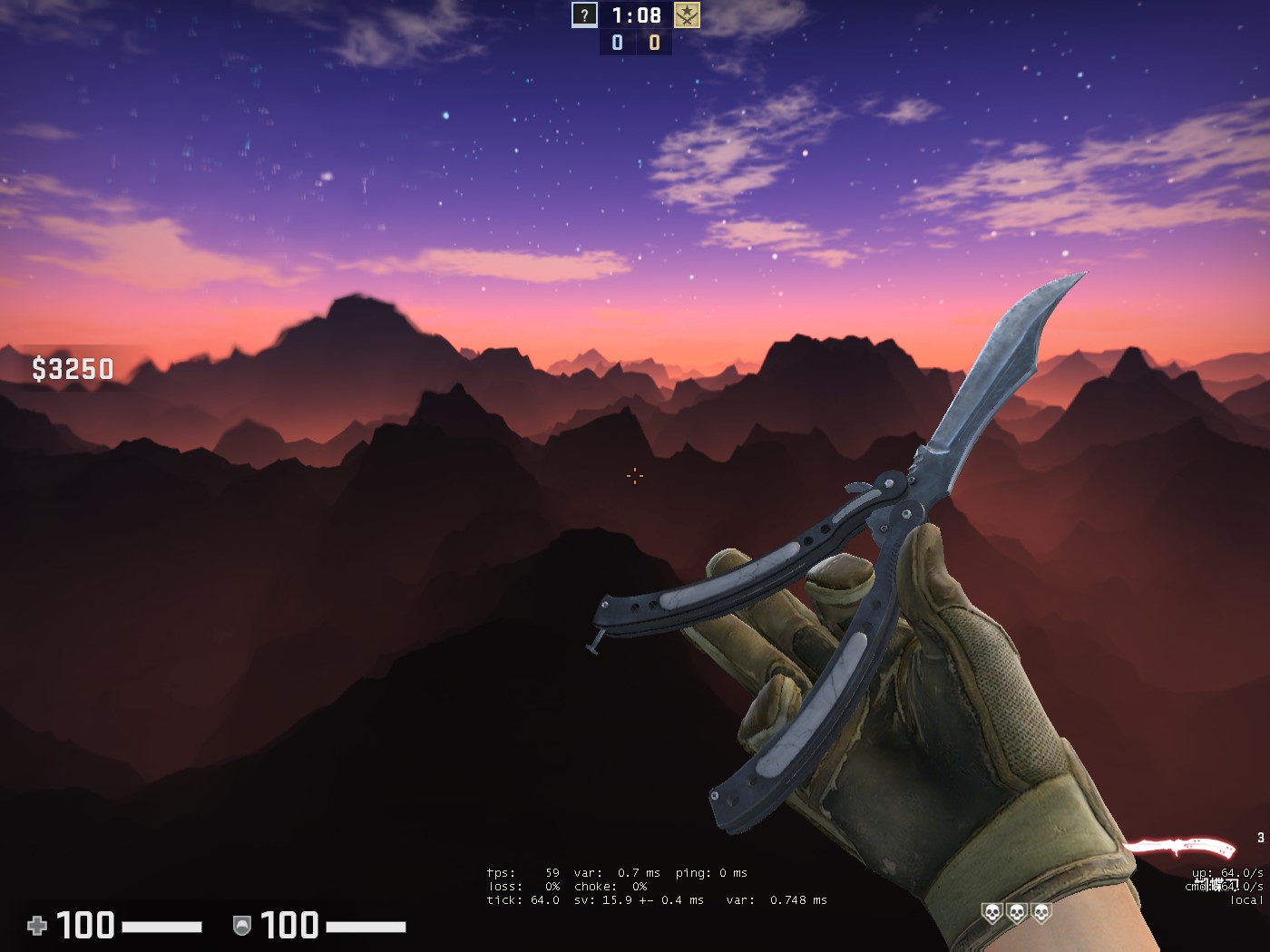1270x952 pixels.
Task: Click the armor bar beside the shield value
Action: [x=366, y=927]
